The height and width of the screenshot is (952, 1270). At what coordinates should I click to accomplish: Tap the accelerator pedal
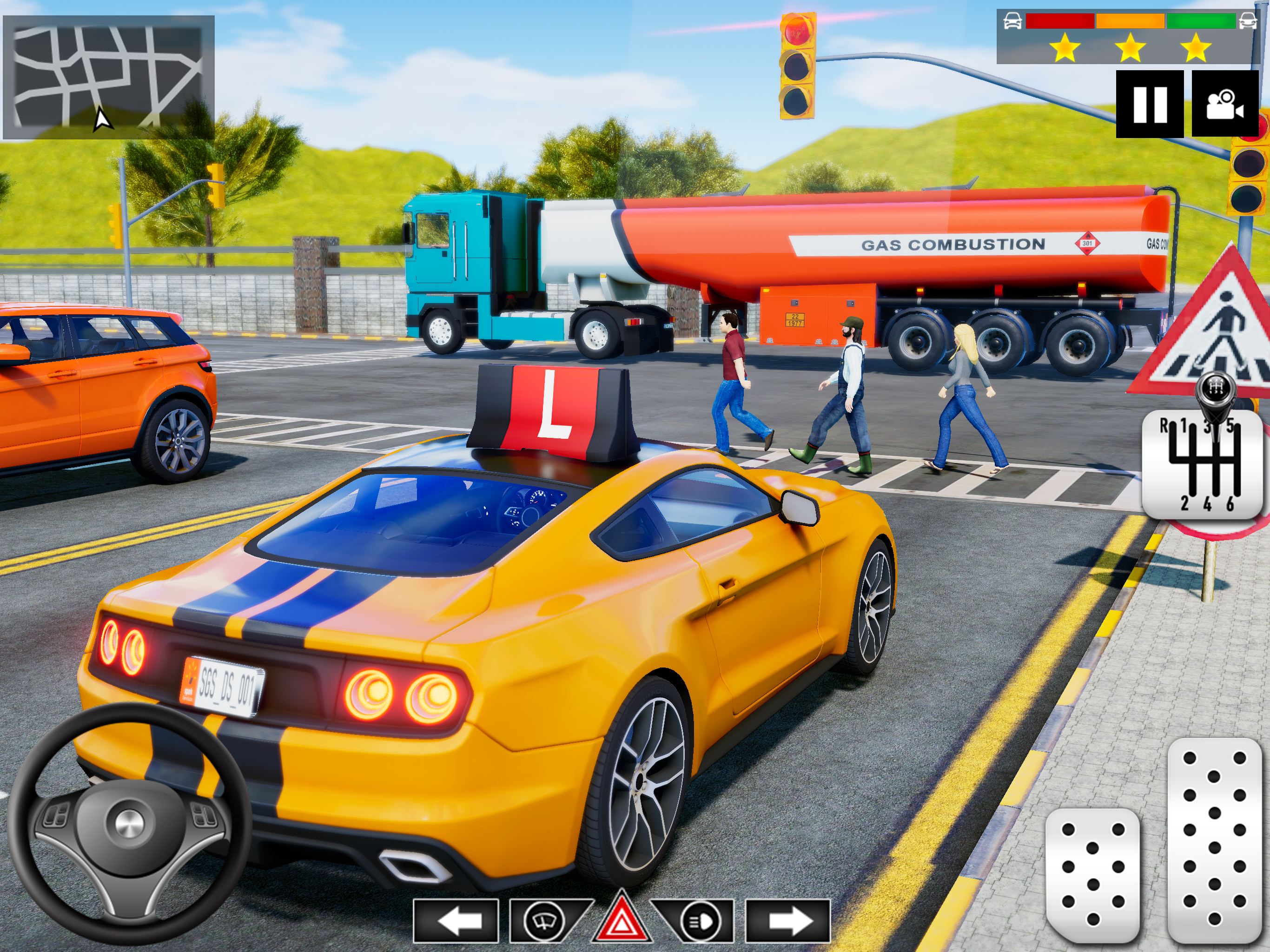pyautogui.click(x=1214, y=840)
